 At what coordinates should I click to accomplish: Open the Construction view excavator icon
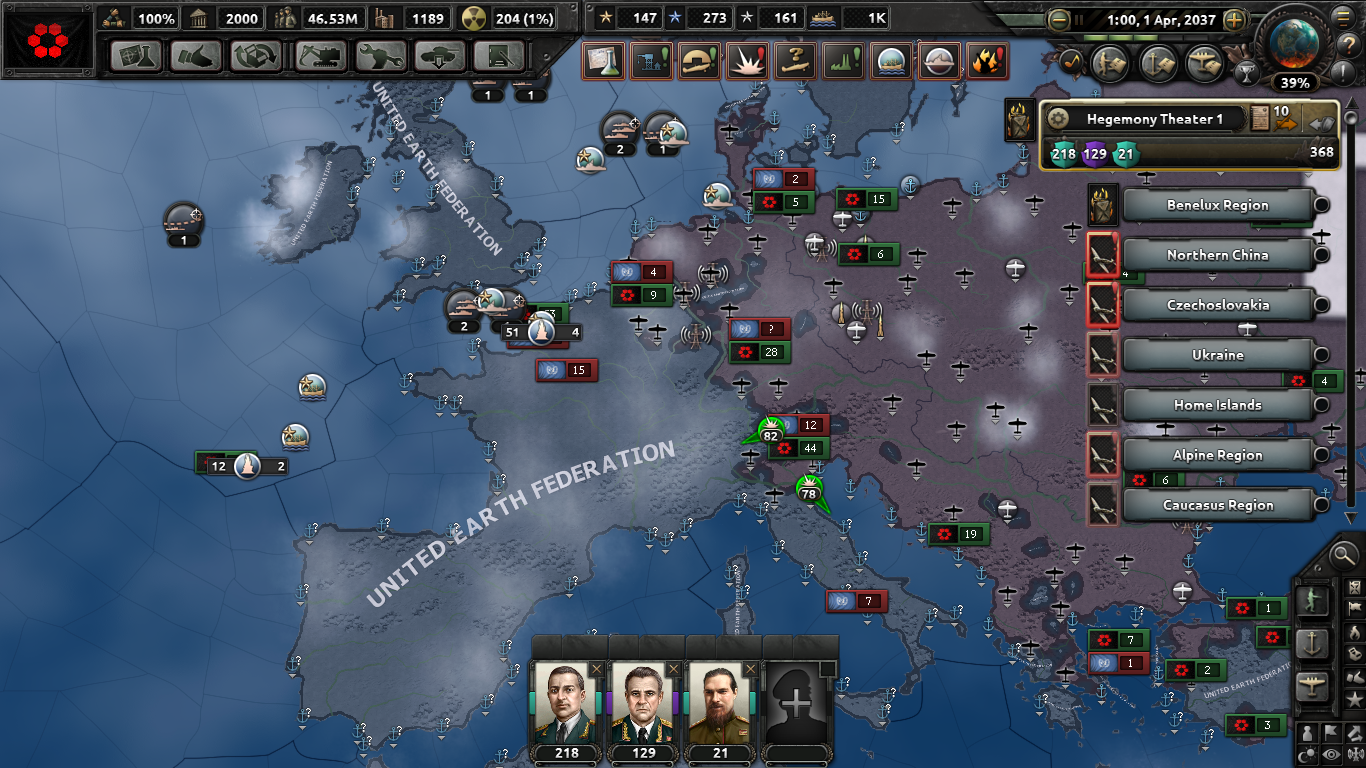point(320,57)
